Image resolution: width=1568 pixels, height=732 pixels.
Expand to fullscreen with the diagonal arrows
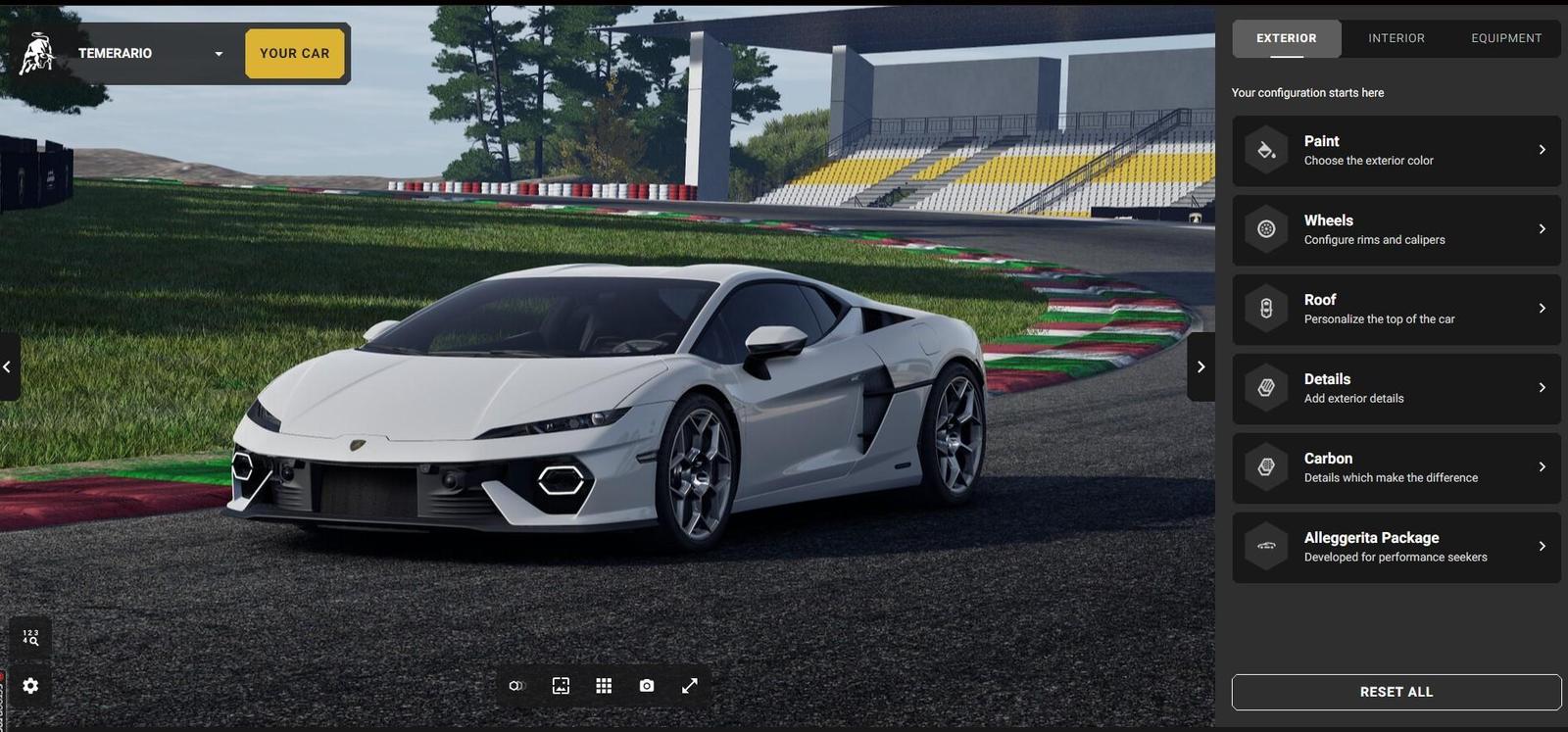click(690, 683)
